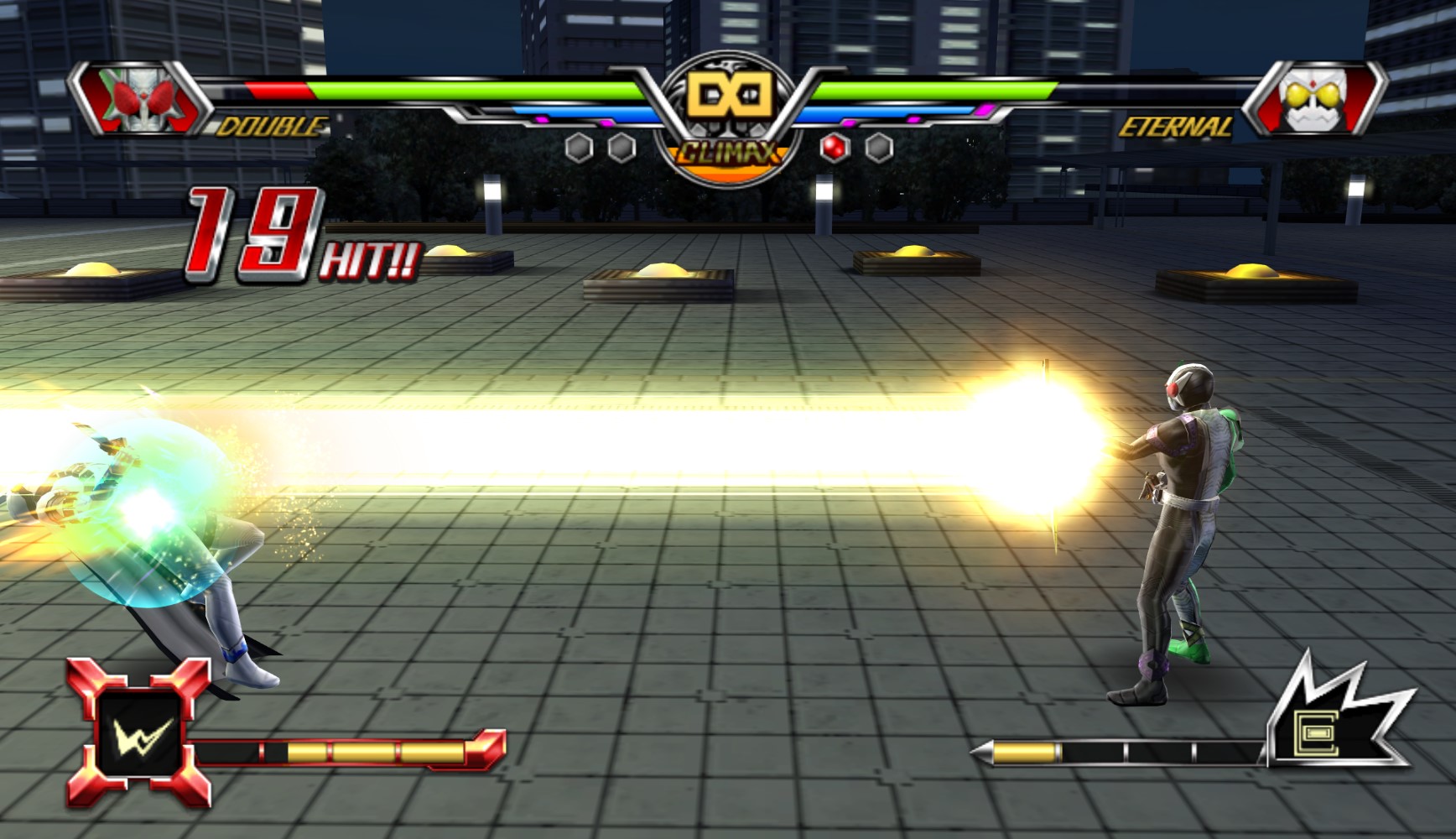Select the Climax infinity emblem
This screenshot has height=839, width=1456.
tap(727, 96)
